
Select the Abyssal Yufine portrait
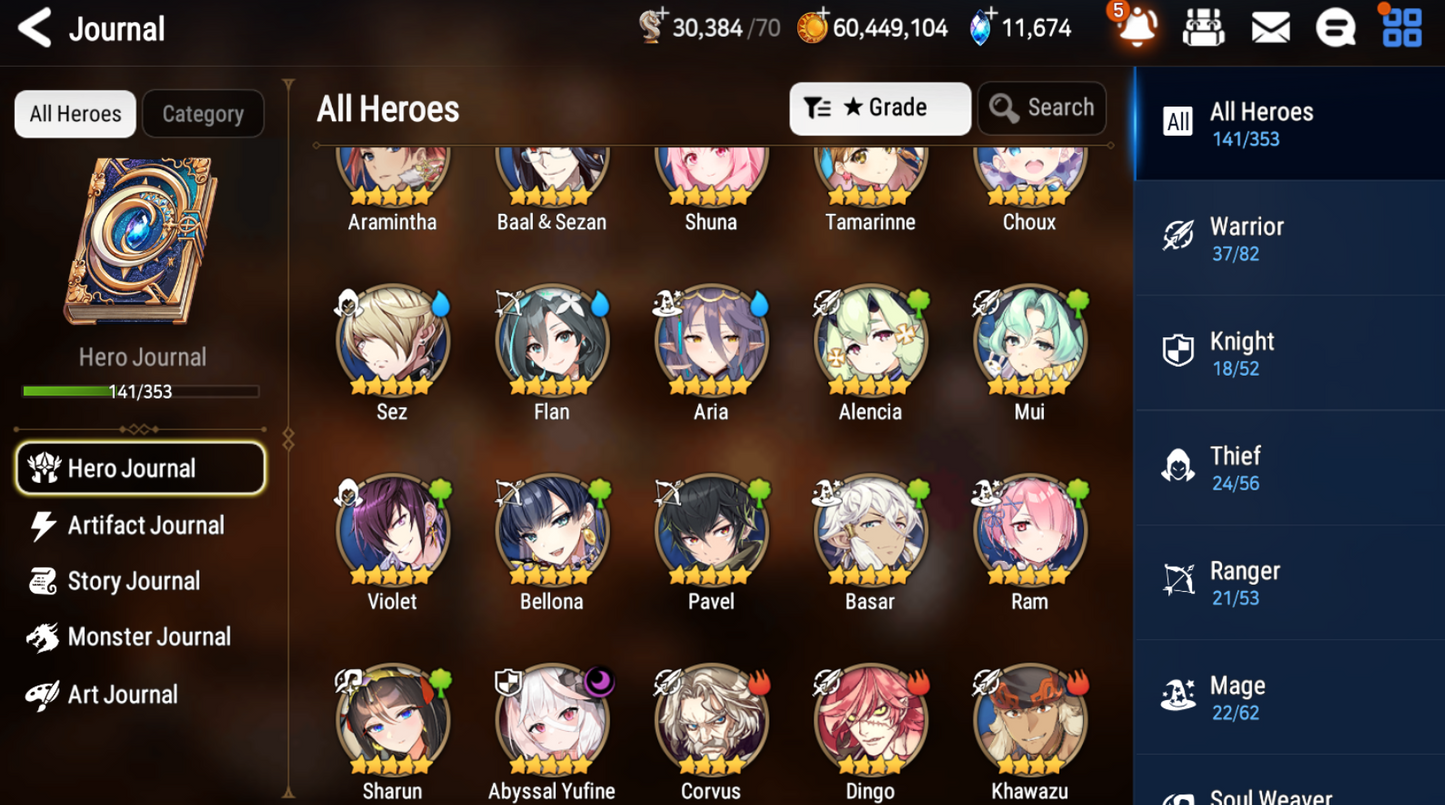[551, 722]
